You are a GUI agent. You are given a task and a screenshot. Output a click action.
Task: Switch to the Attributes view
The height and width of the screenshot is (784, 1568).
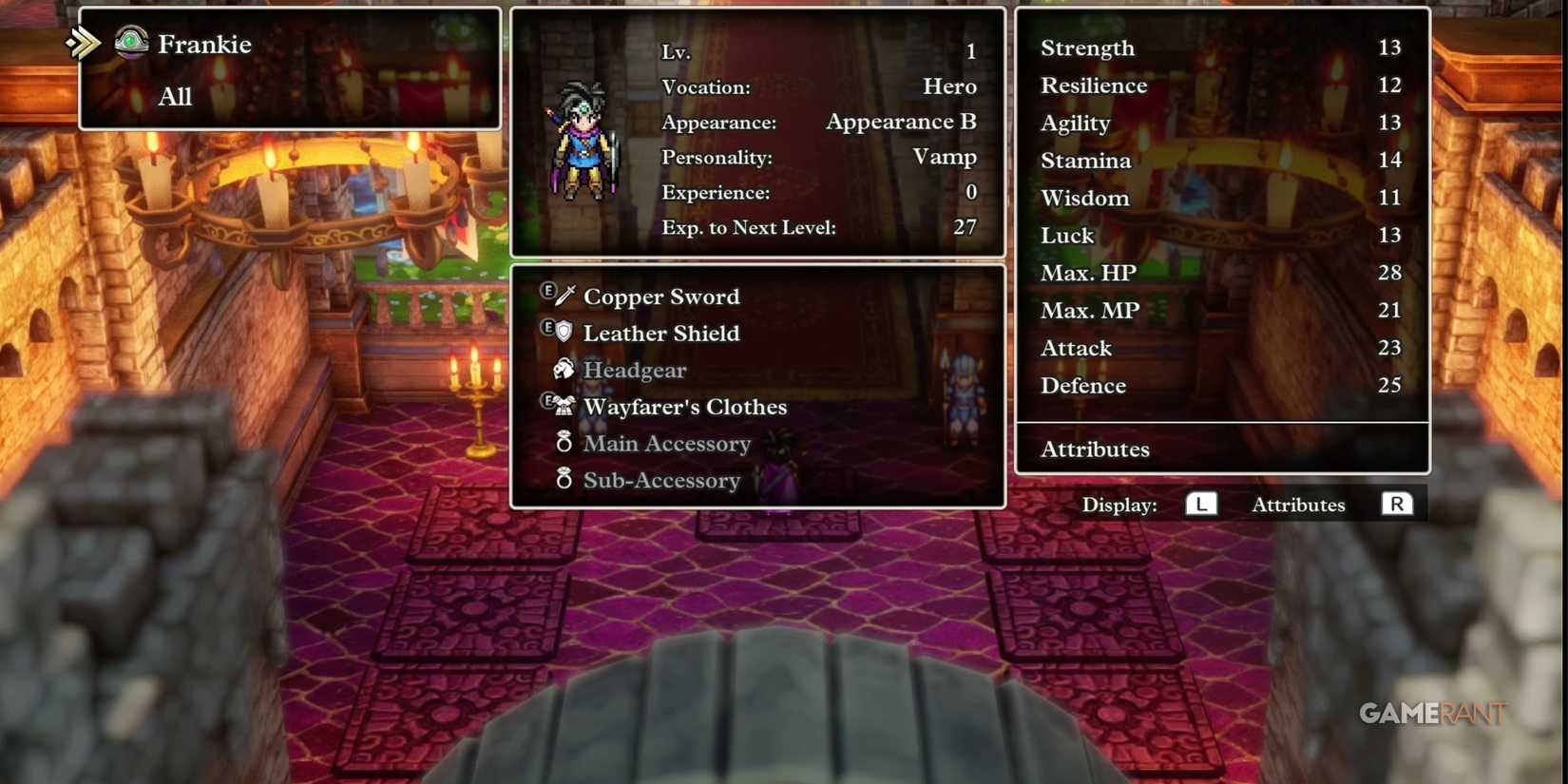1298,505
